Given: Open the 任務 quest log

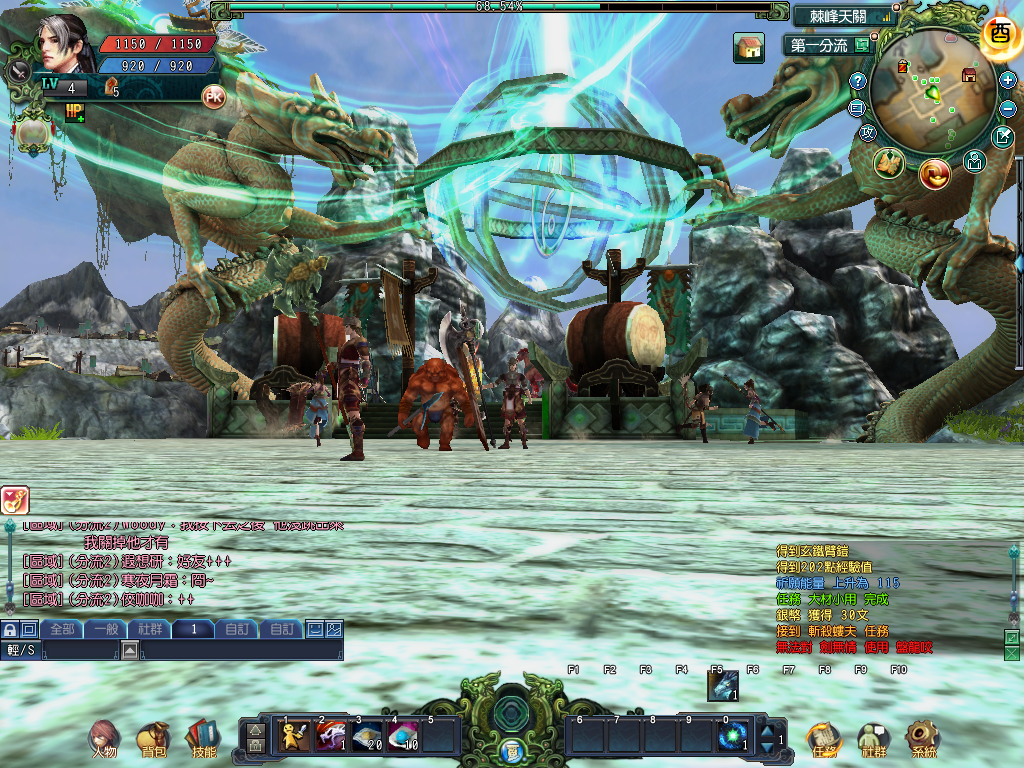Looking at the screenshot, I should pyautogui.click(x=823, y=738).
